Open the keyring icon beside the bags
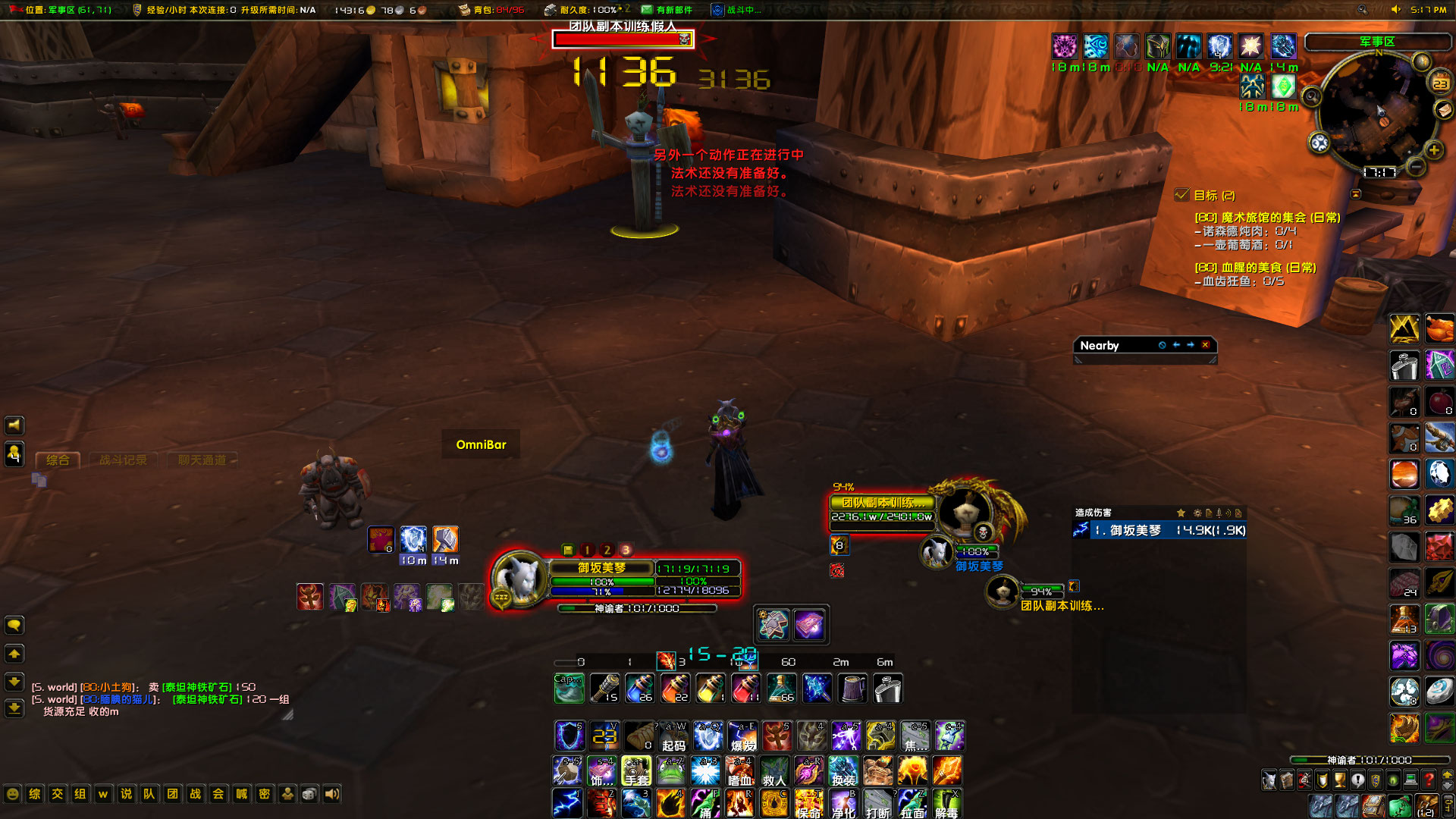Screen dimensions: 1456x819 click(x=1449, y=806)
